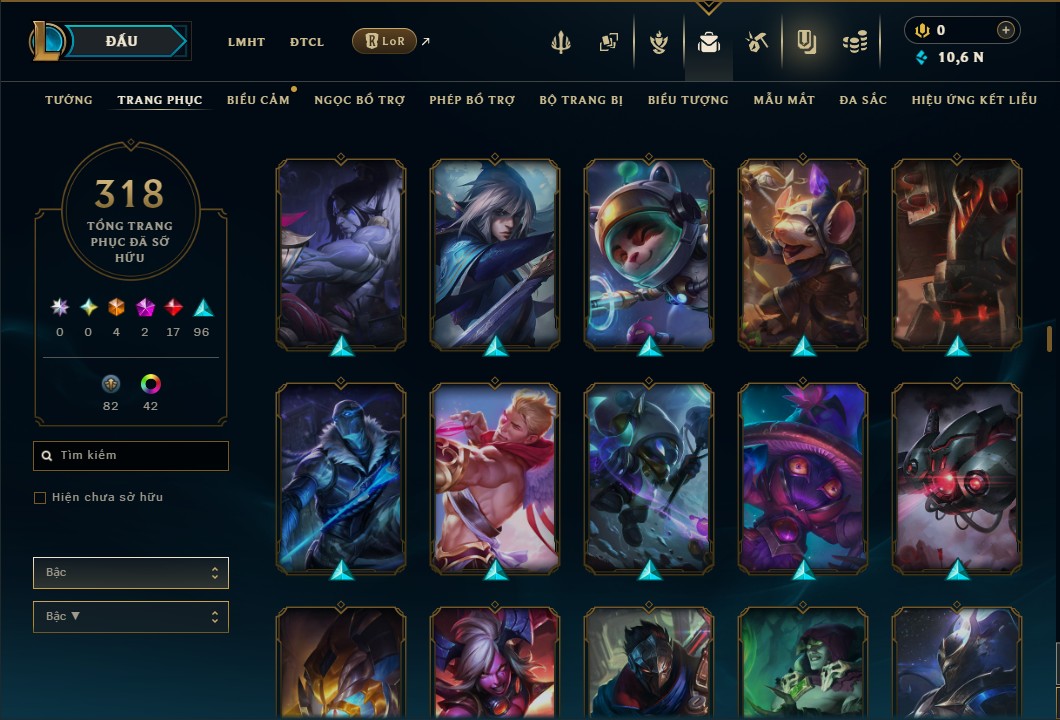Open the LMHT home tab
The image size is (1060, 720).
point(246,42)
